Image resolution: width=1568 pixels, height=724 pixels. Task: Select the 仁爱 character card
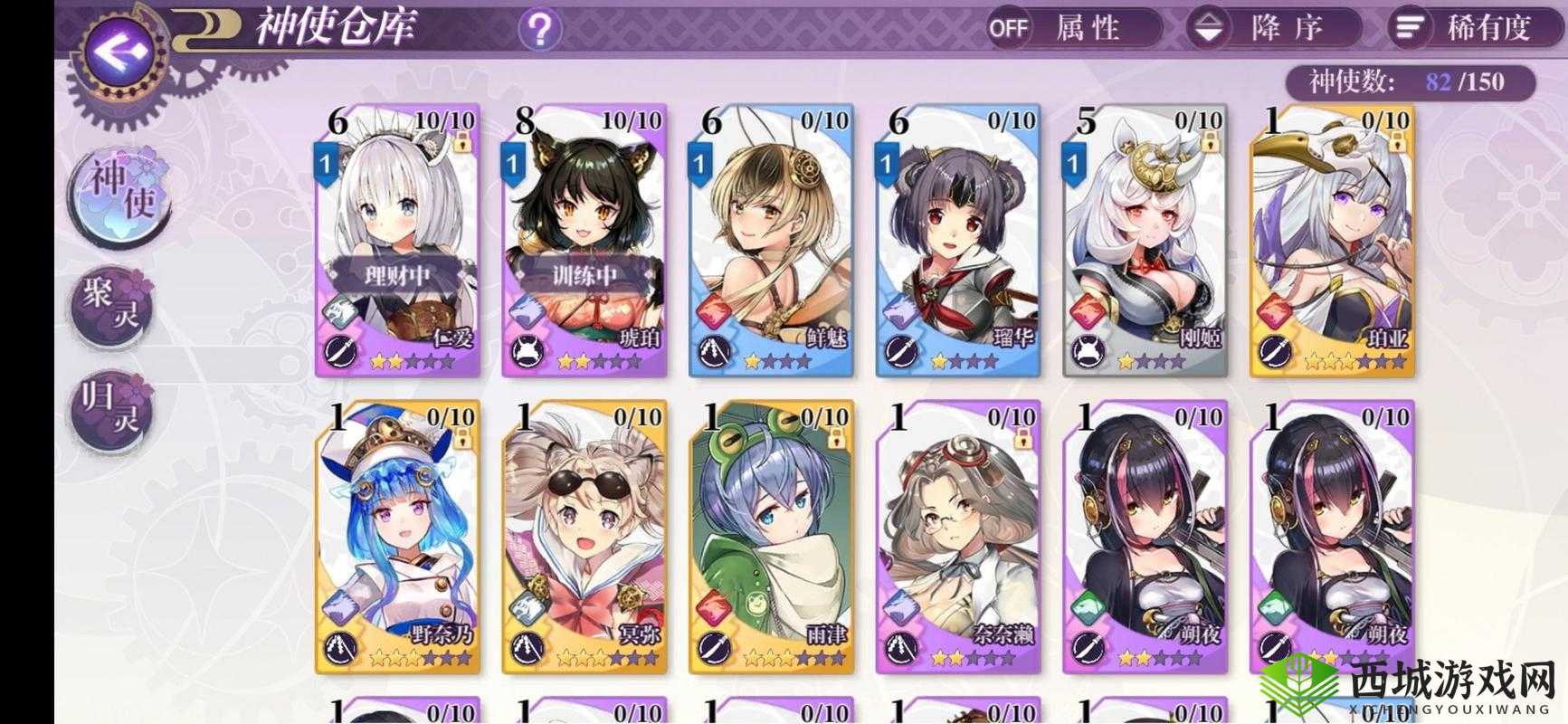(398, 240)
